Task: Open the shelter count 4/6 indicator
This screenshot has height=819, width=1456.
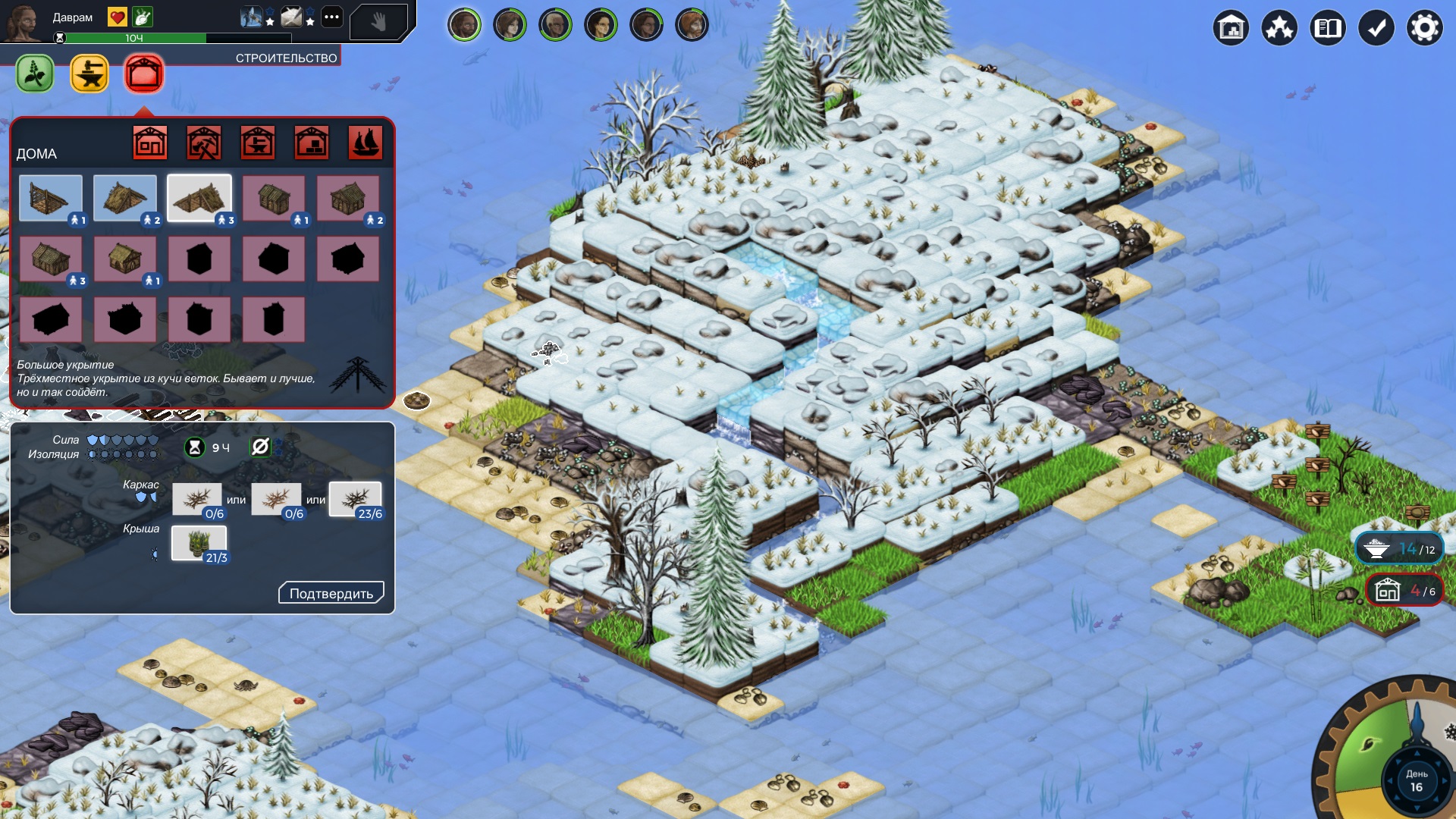Action: (1400, 590)
